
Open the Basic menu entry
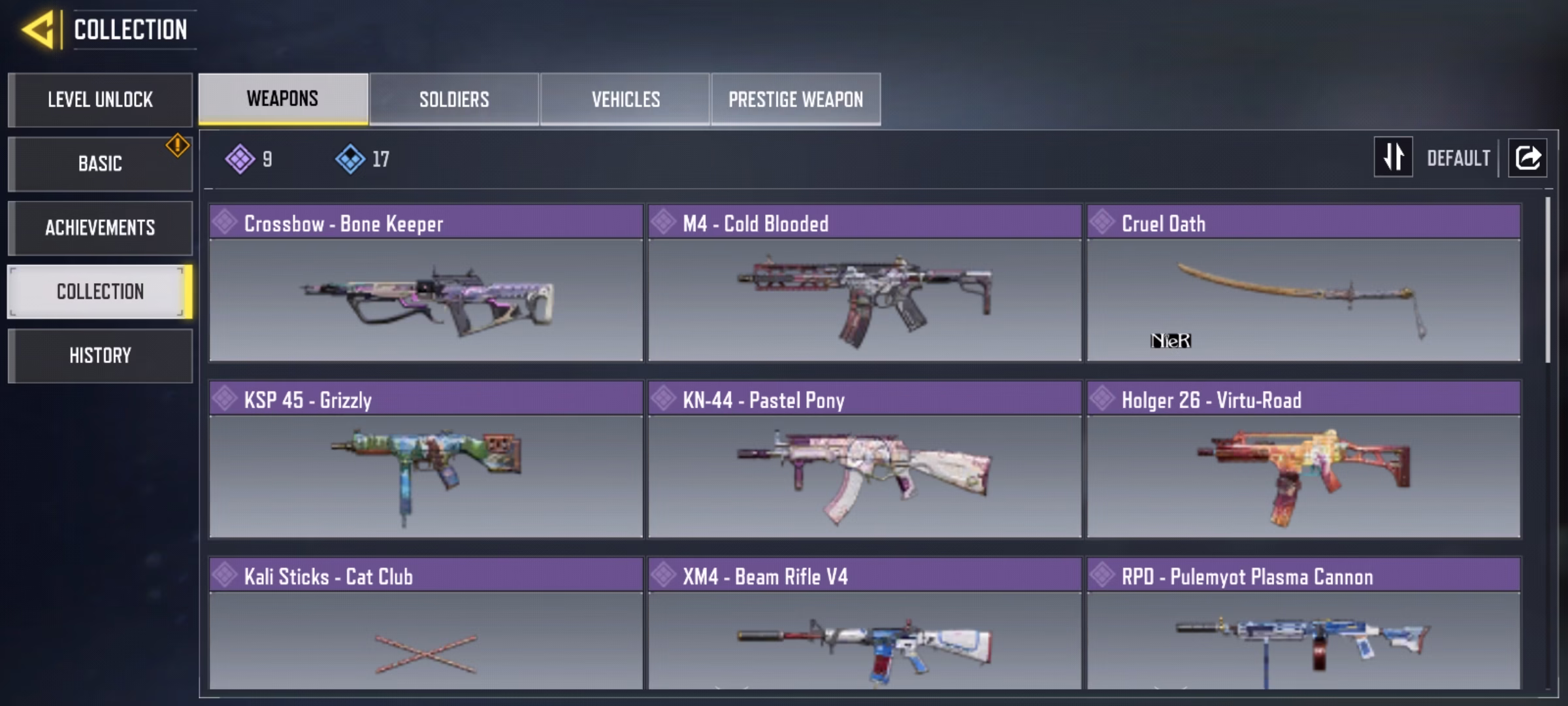pos(100,163)
